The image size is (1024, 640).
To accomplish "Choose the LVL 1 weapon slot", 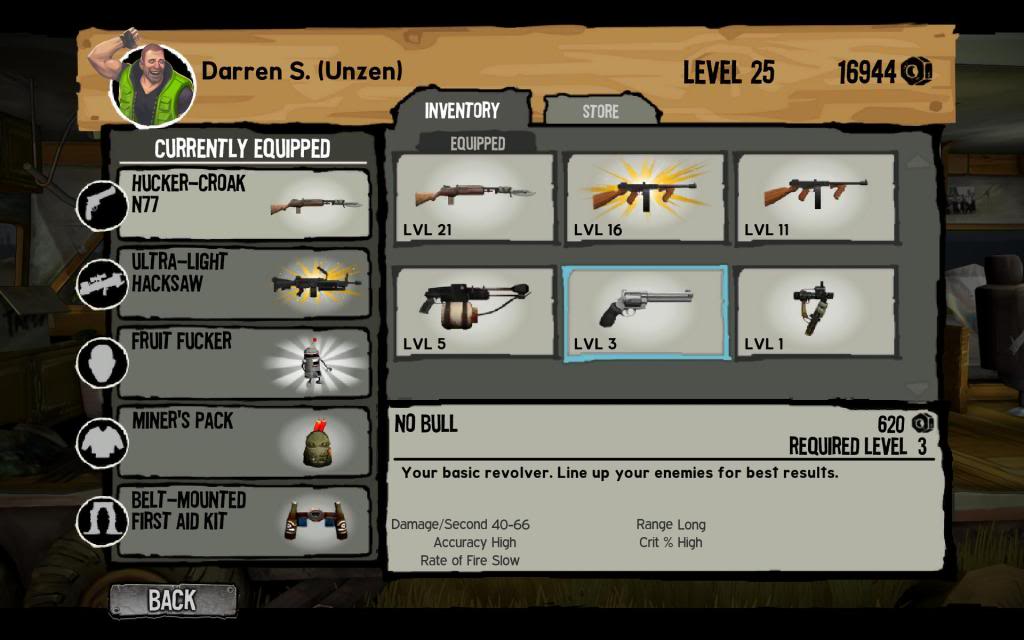I will [815, 312].
